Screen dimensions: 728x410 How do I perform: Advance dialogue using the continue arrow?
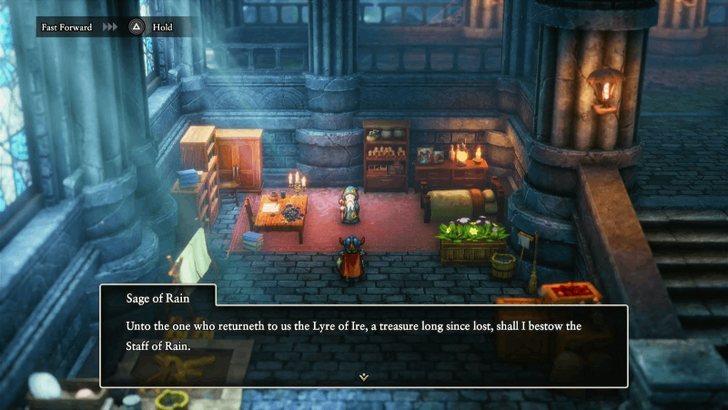364,376
